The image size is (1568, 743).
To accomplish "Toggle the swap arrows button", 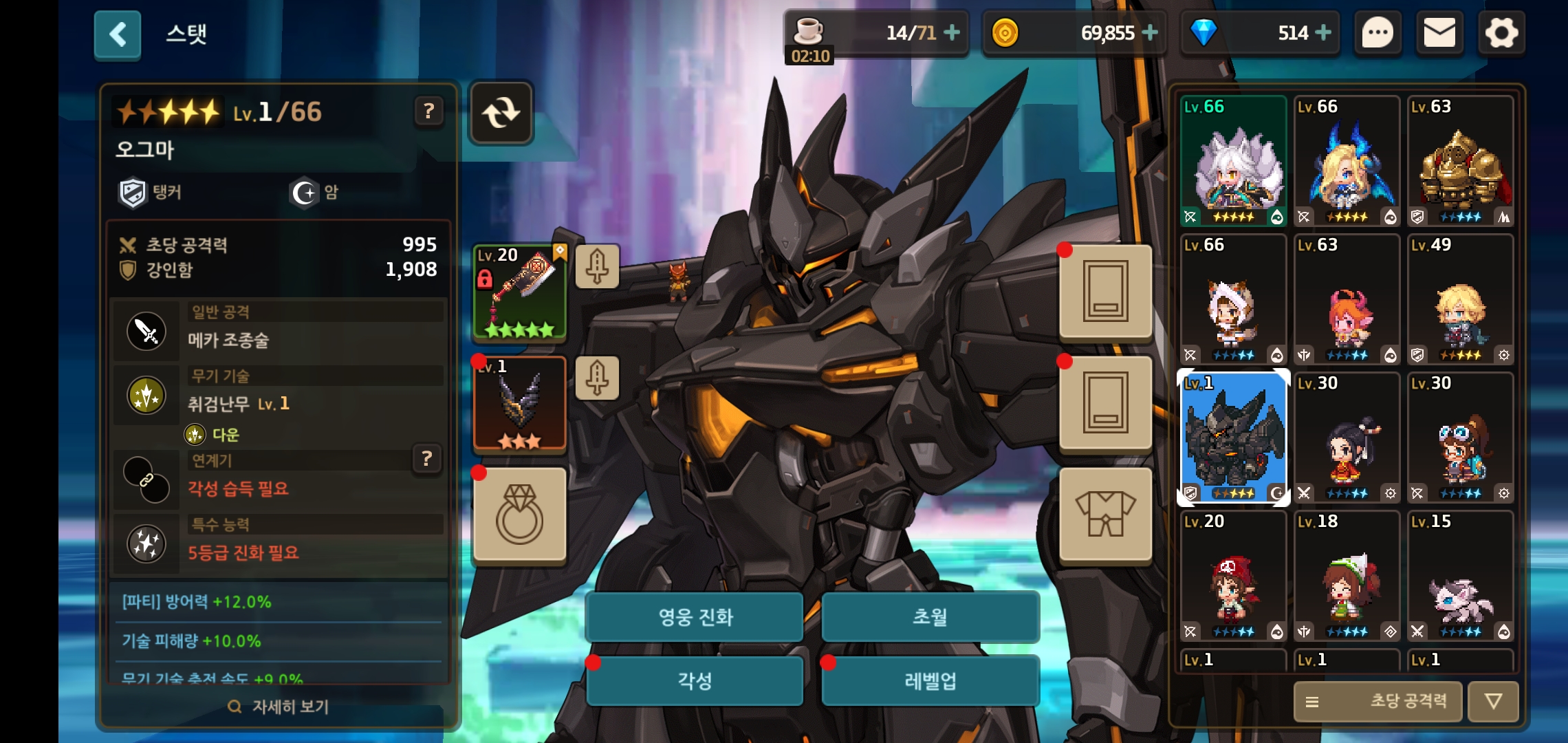I will [501, 113].
